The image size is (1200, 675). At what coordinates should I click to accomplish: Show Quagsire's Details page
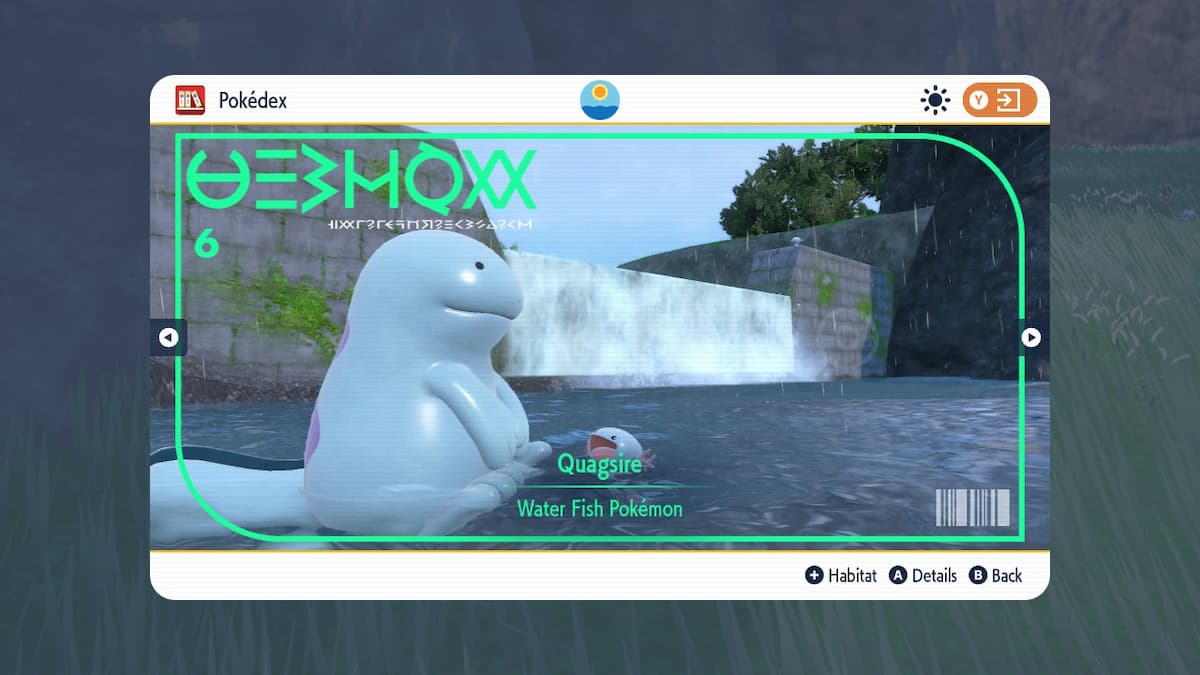[923, 576]
